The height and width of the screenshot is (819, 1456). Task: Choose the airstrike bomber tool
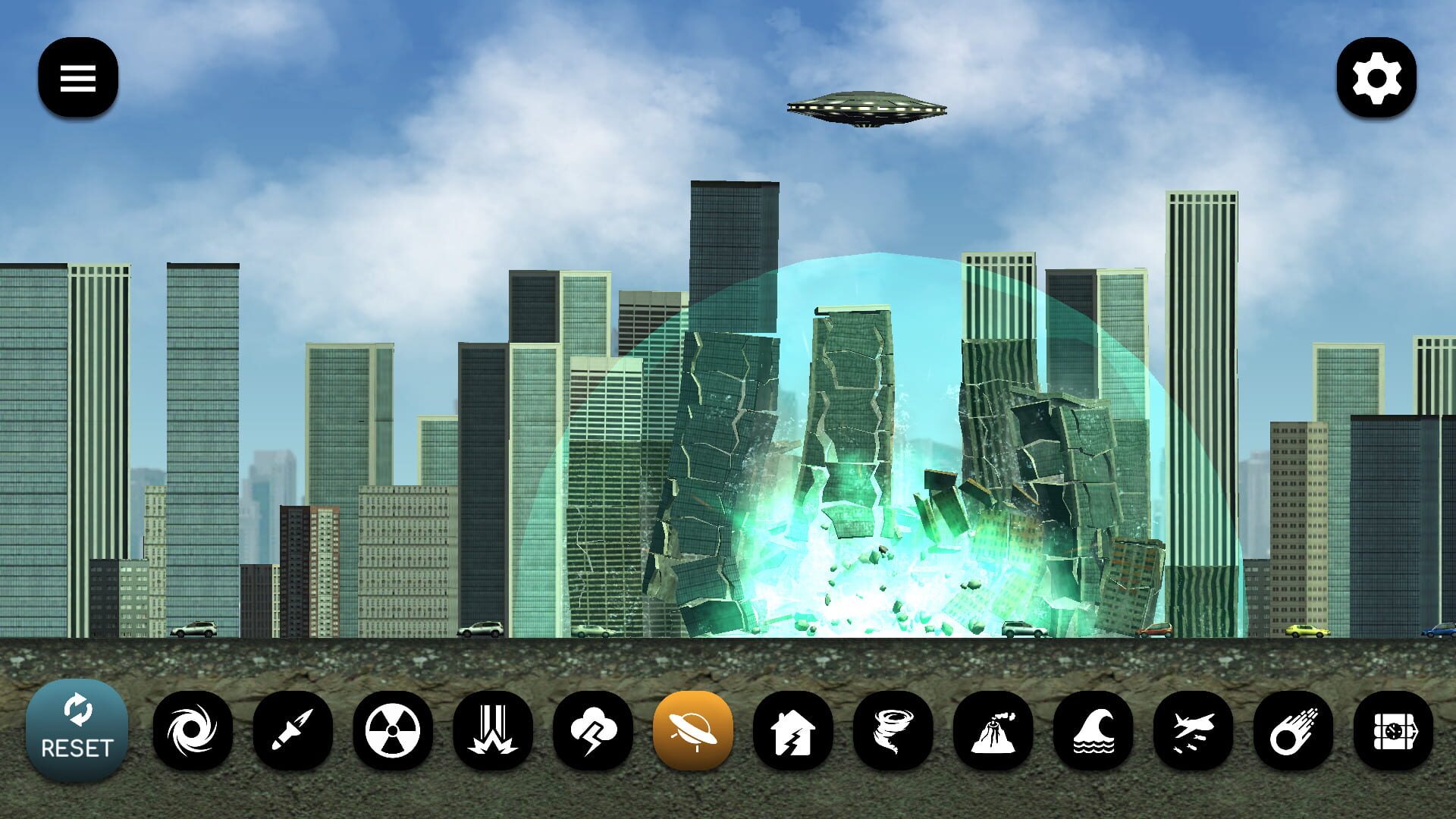1194,730
